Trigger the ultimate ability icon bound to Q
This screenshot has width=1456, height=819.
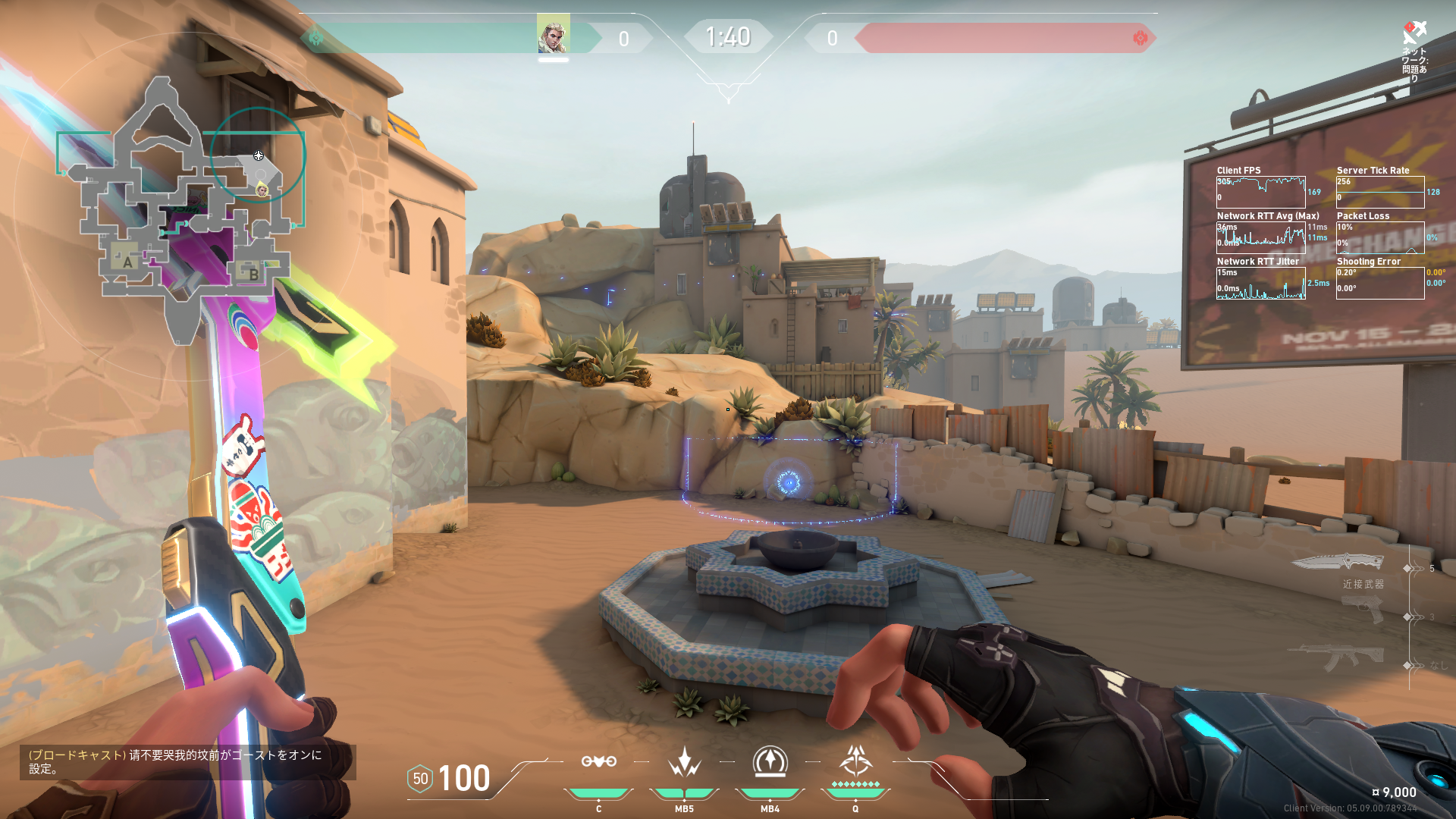(855, 761)
